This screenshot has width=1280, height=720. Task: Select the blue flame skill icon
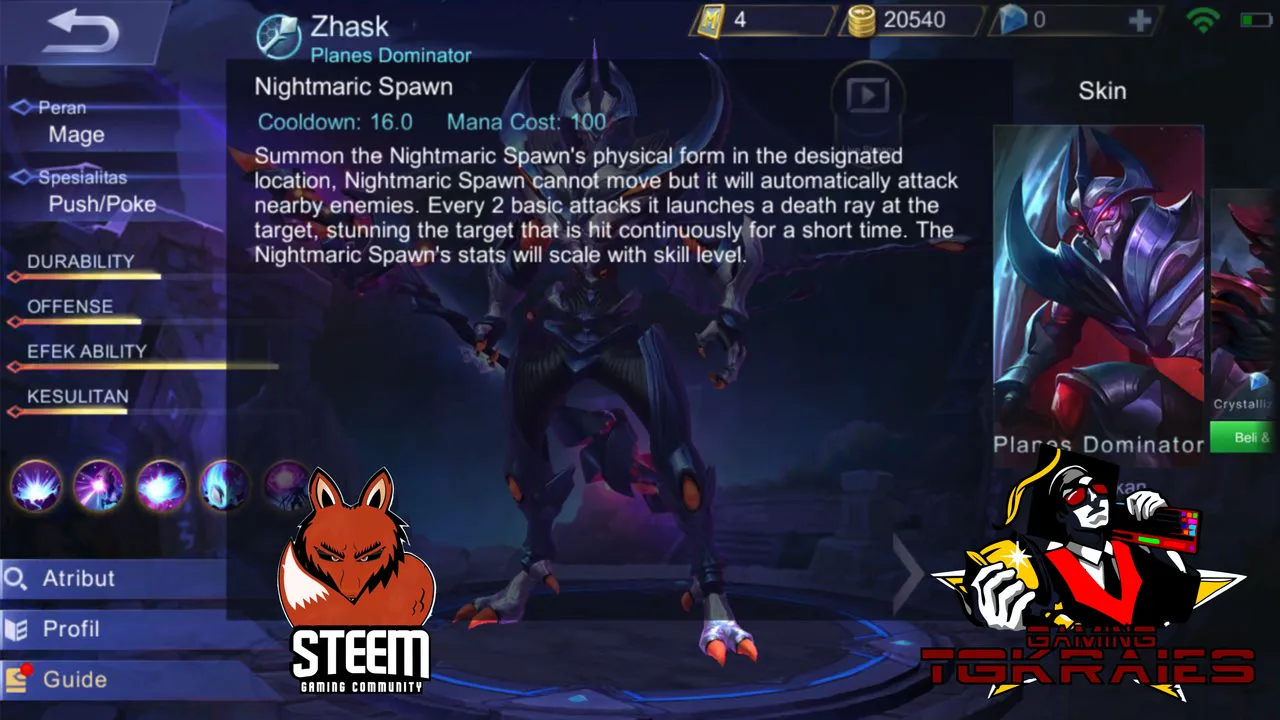click(224, 486)
